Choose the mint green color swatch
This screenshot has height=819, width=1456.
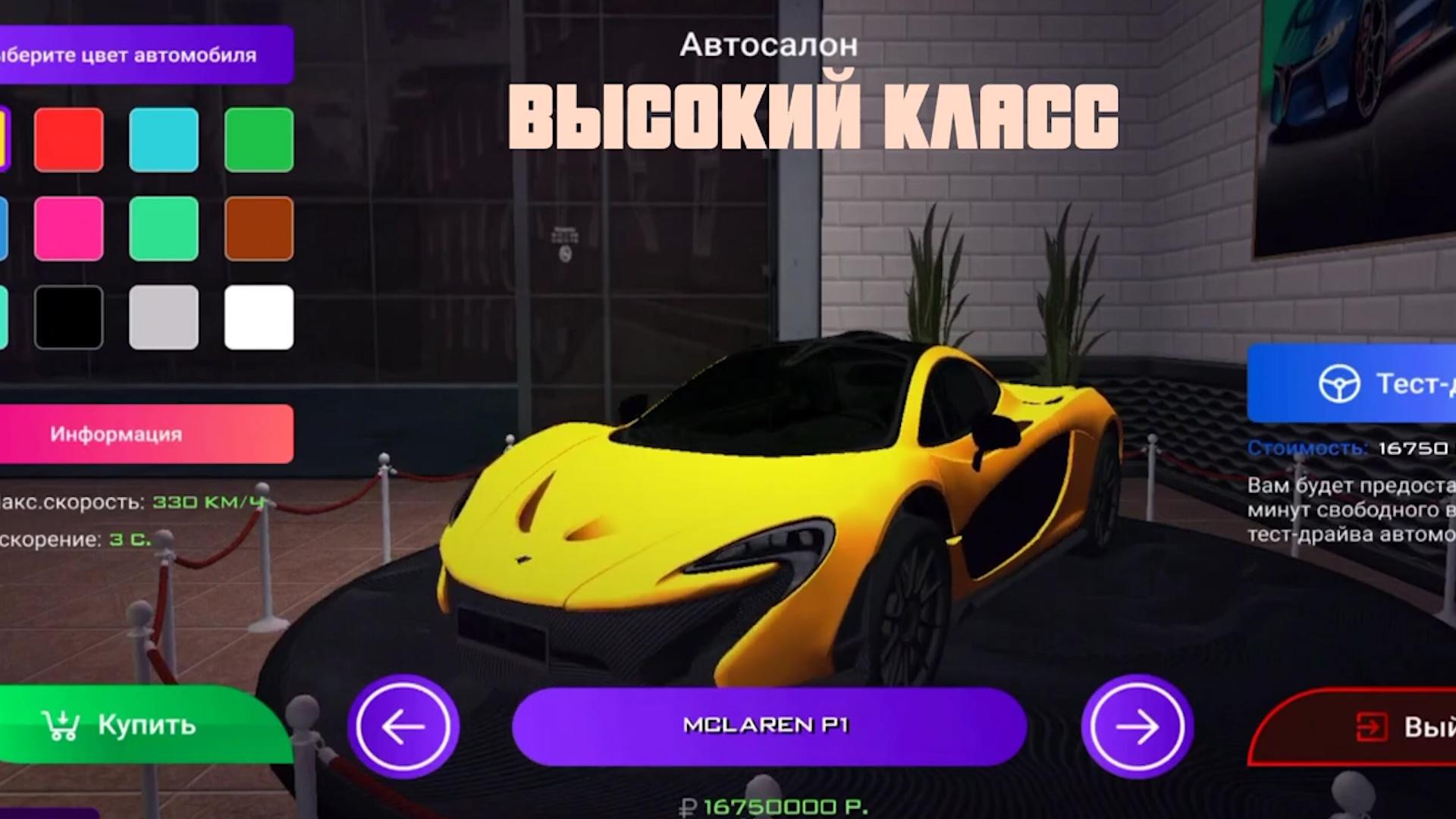pos(164,228)
